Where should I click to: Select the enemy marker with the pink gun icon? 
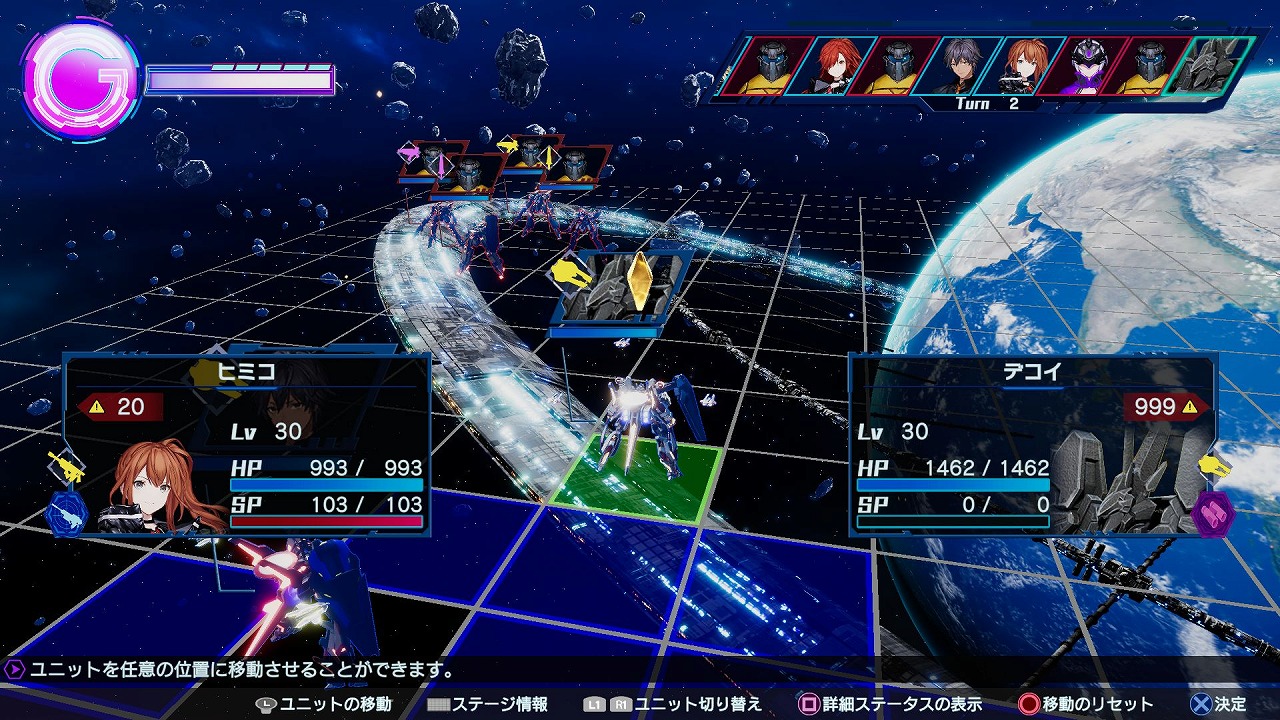click(x=432, y=160)
